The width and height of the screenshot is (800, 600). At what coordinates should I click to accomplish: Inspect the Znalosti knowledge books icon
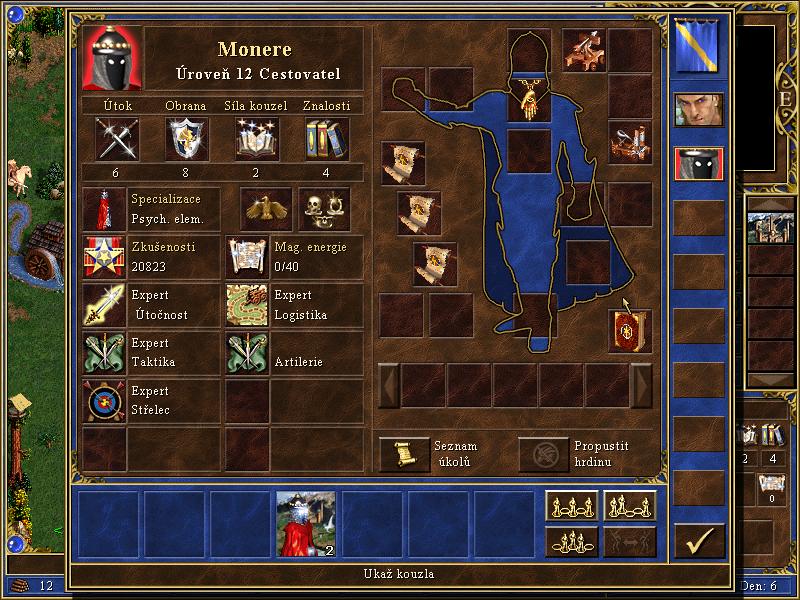(325, 139)
